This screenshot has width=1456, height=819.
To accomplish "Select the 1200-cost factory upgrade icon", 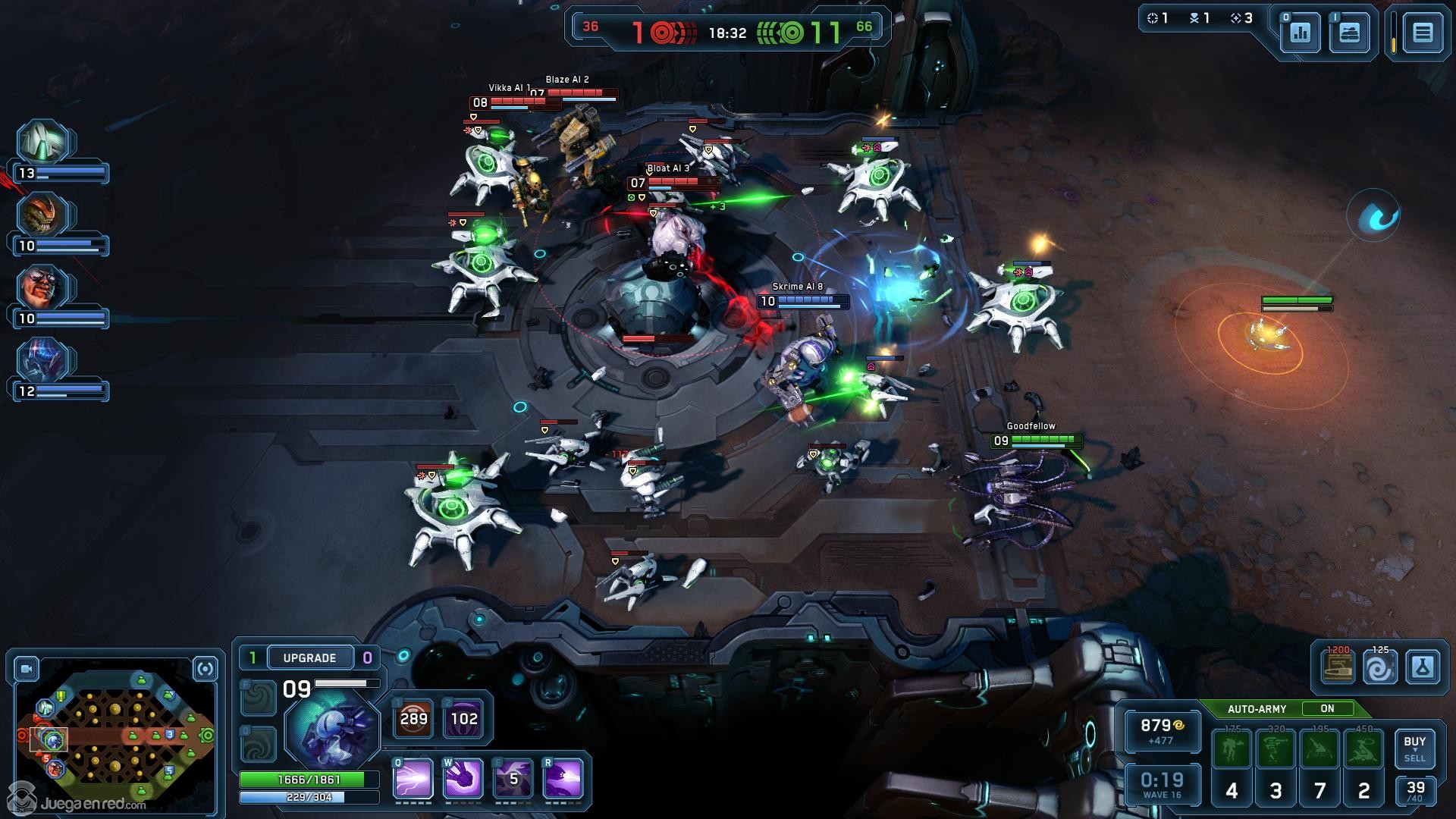I will (1337, 668).
